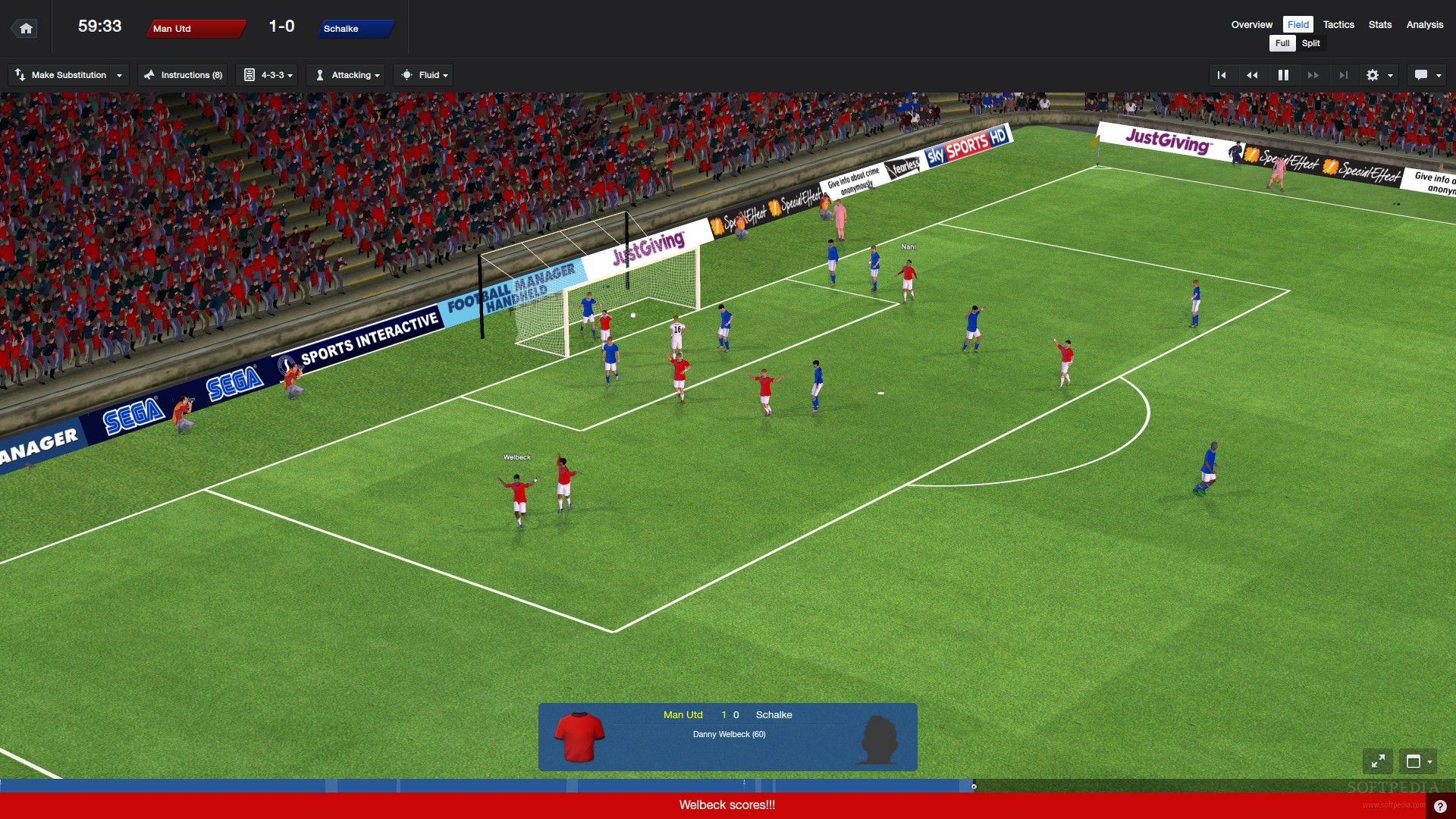
Task: Open the Instructions (8) panel
Action: coord(183,75)
